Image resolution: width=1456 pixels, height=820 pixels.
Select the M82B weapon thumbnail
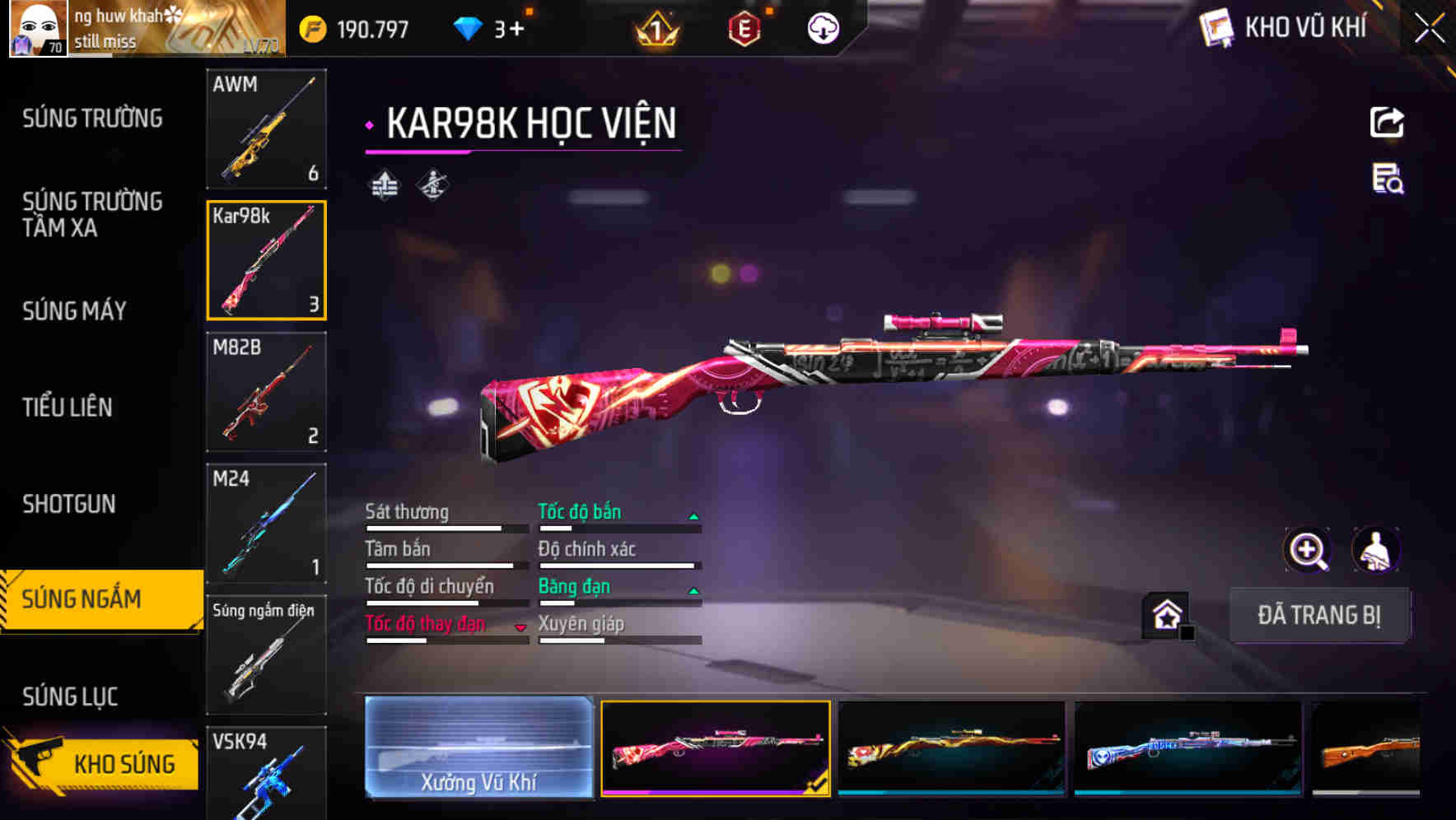266,393
